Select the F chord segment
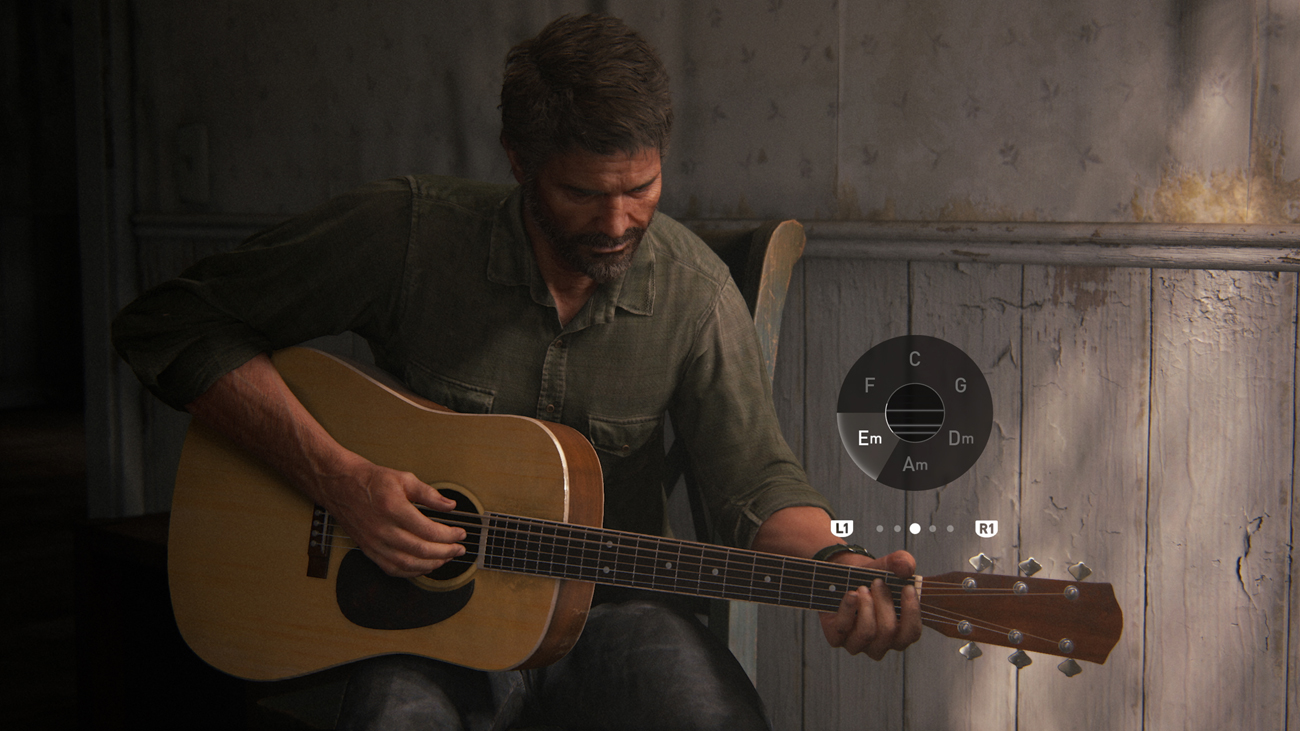This screenshot has height=731, width=1300. coord(868,386)
